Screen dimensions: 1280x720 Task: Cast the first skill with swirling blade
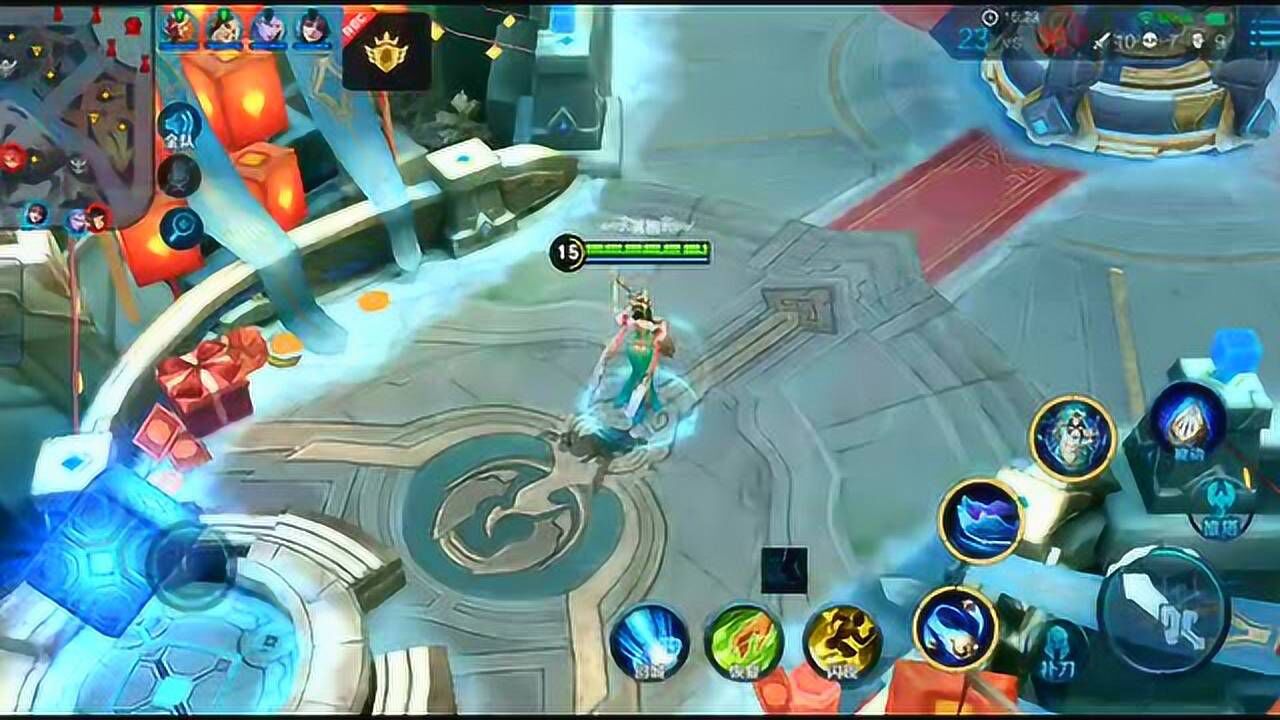click(955, 627)
